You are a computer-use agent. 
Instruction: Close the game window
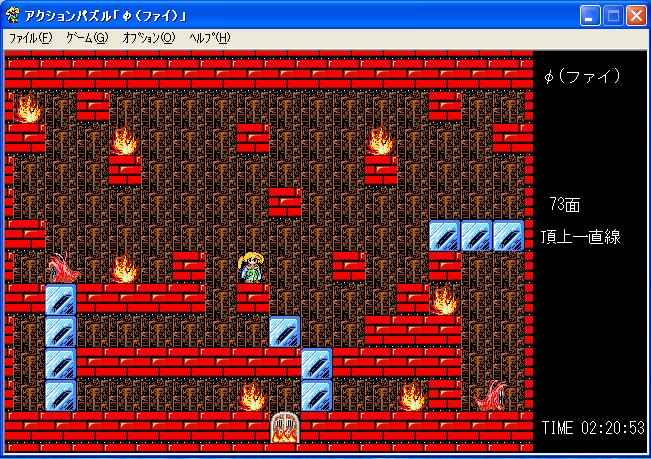tap(636, 14)
